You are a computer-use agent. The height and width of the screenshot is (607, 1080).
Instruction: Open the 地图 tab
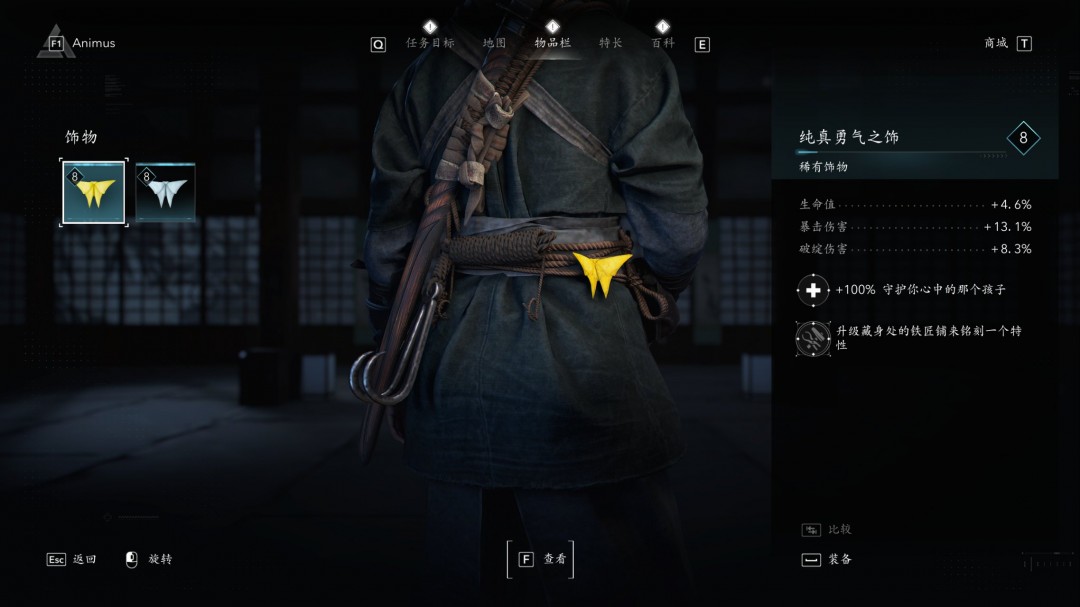(494, 43)
